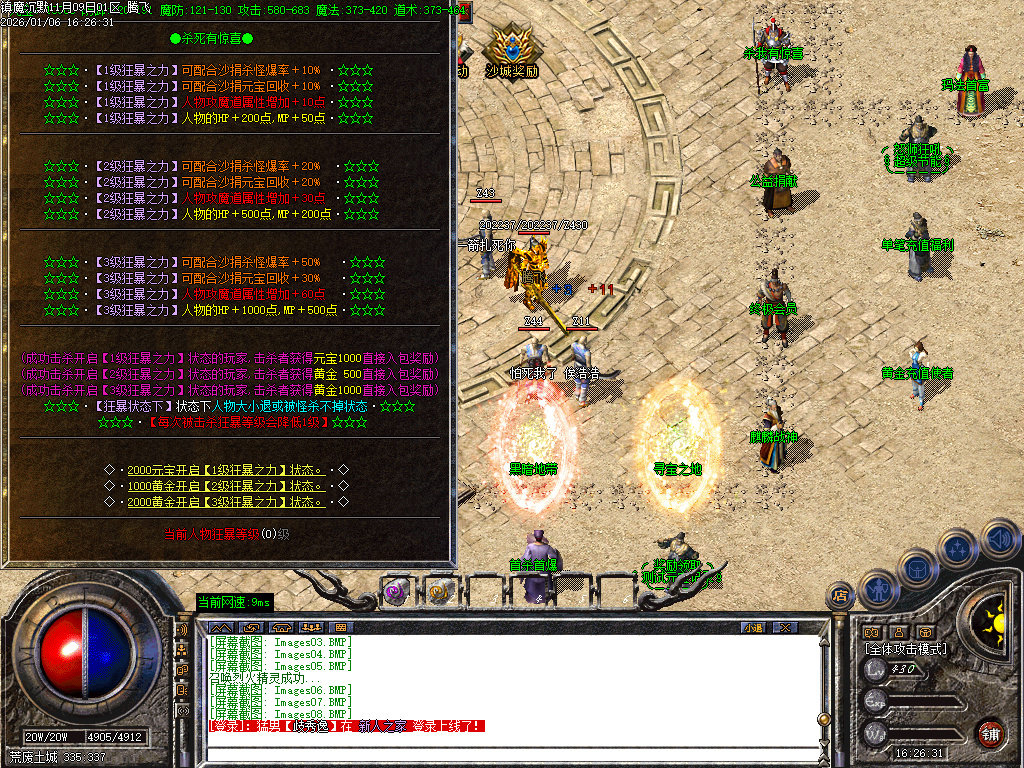Click the steering wheel icon above the attack mode
This screenshot has width=1024, height=768.
click(x=926, y=632)
